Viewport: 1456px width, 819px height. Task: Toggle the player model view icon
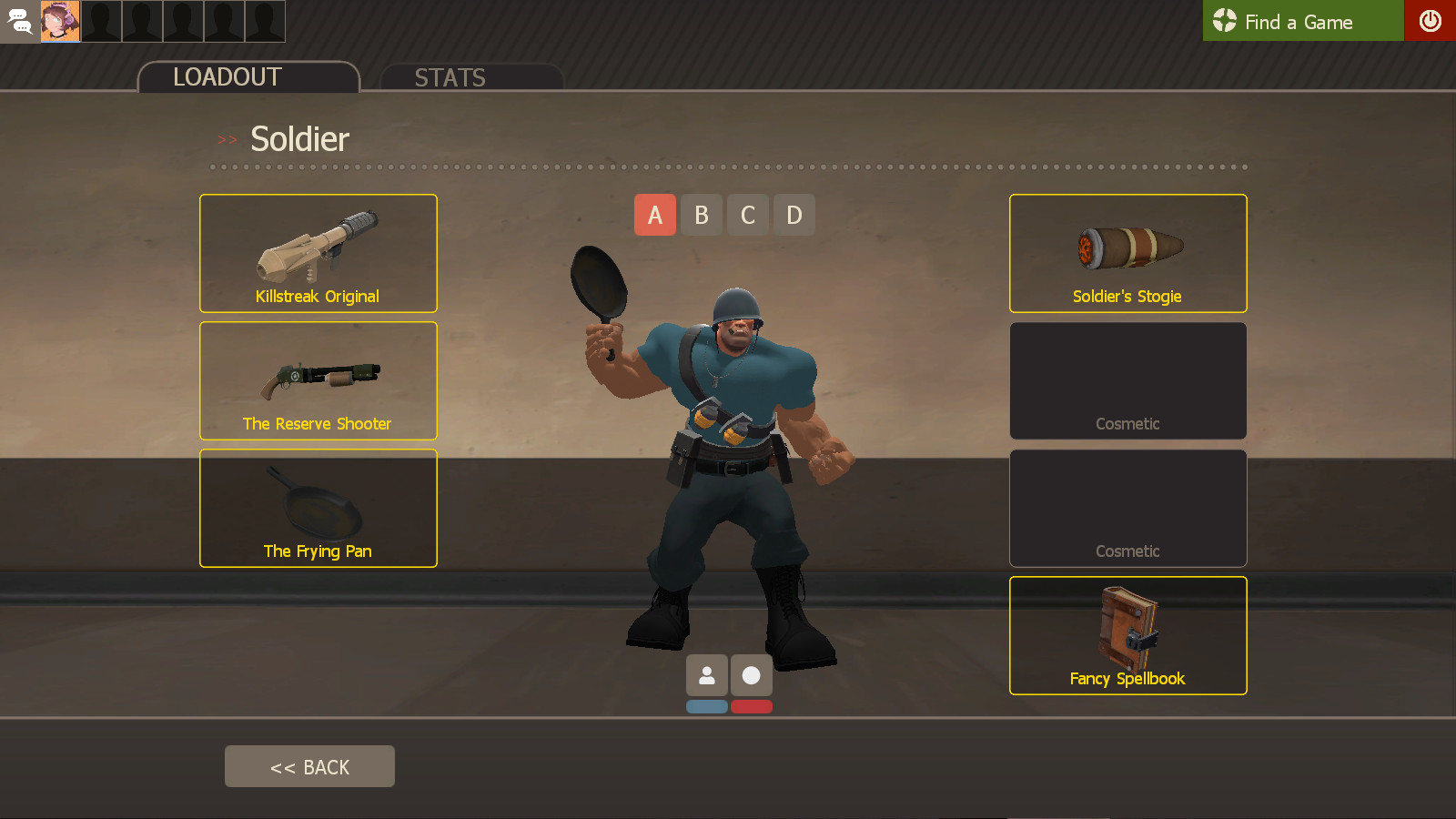tap(706, 675)
